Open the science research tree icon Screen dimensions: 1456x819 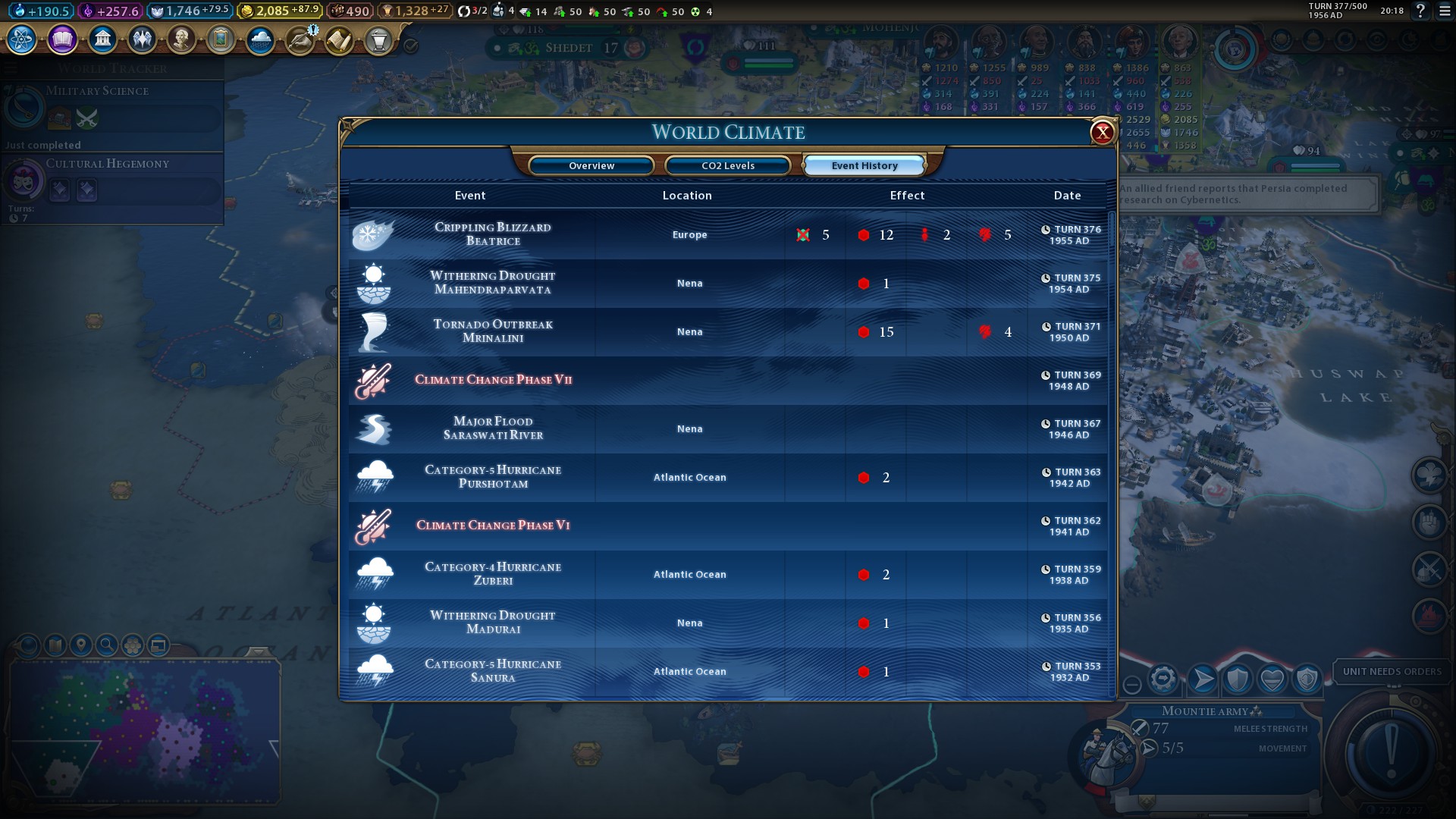22,39
